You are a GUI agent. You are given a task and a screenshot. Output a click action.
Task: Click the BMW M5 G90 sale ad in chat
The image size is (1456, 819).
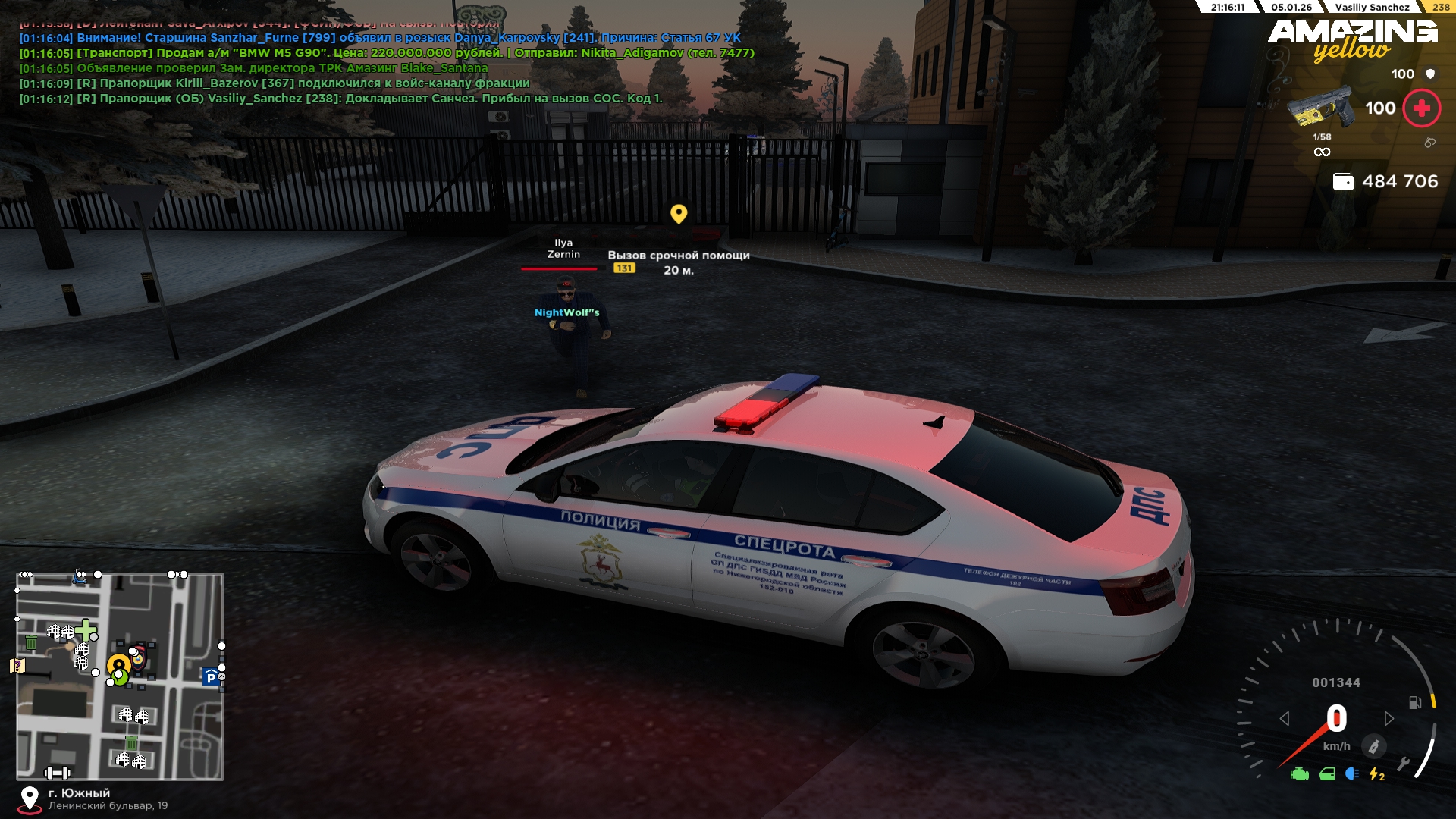coord(387,53)
